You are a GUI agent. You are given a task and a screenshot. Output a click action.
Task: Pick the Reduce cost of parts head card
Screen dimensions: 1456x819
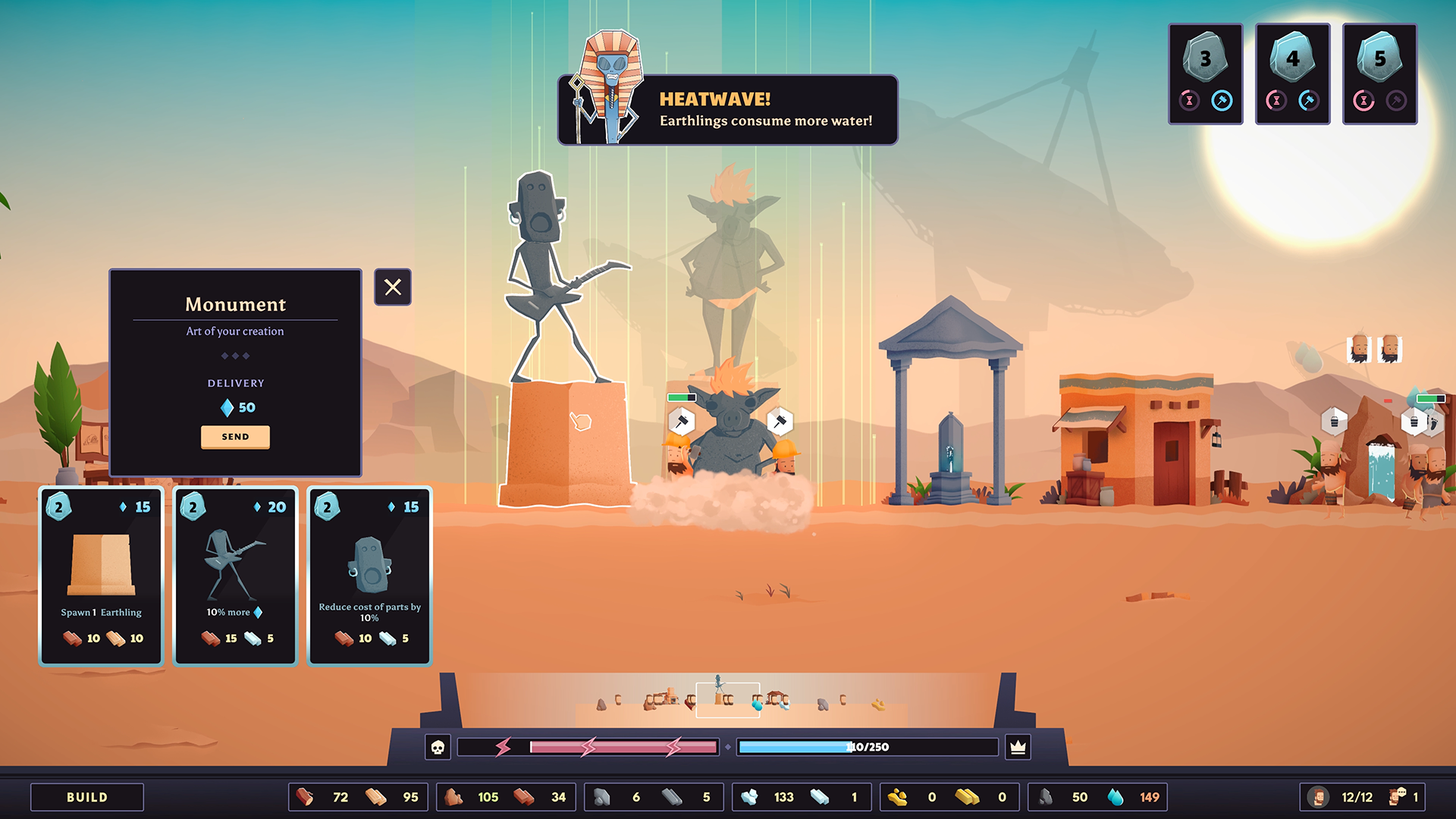tap(369, 576)
